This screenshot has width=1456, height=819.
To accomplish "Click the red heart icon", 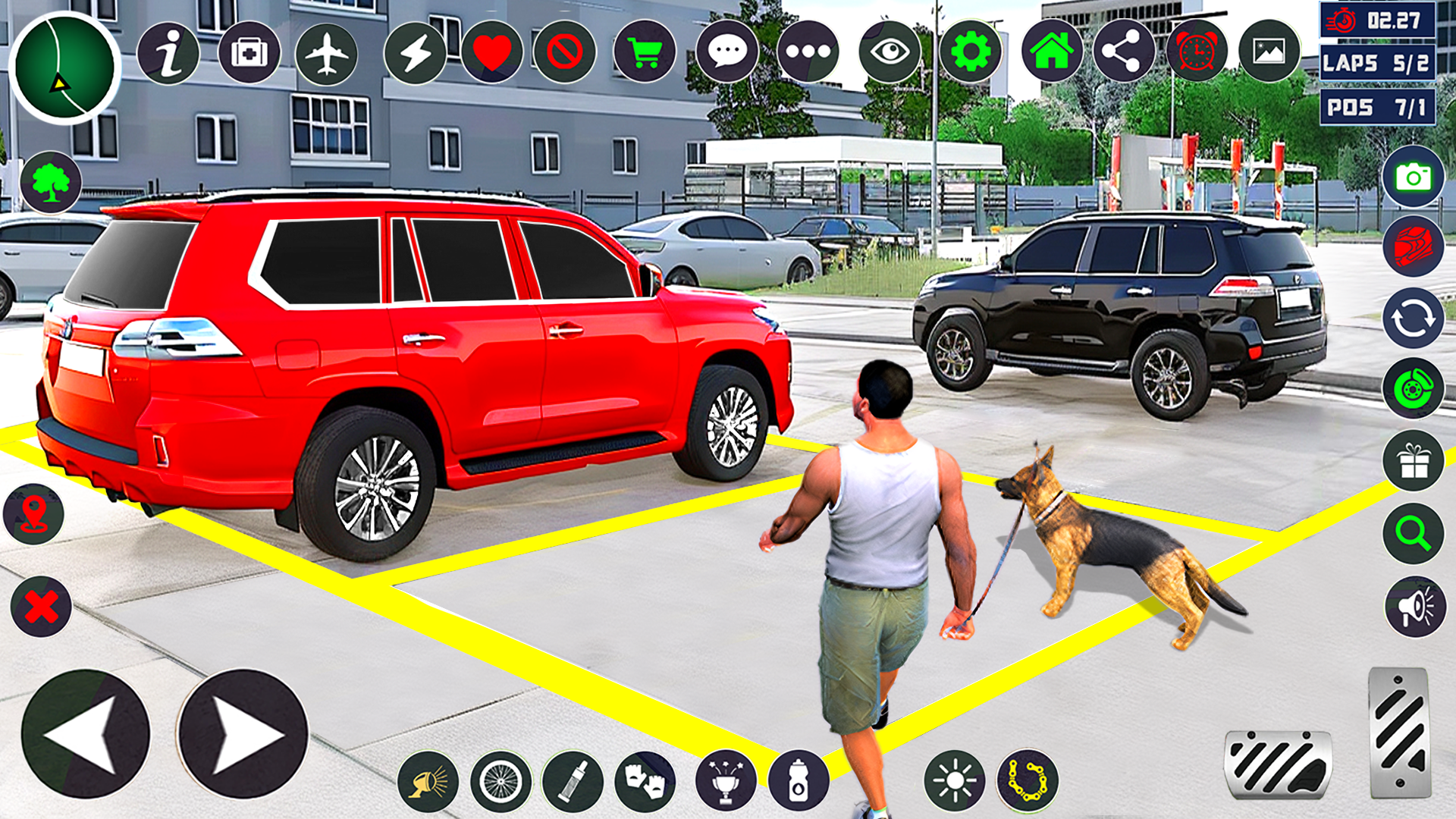I will point(492,53).
